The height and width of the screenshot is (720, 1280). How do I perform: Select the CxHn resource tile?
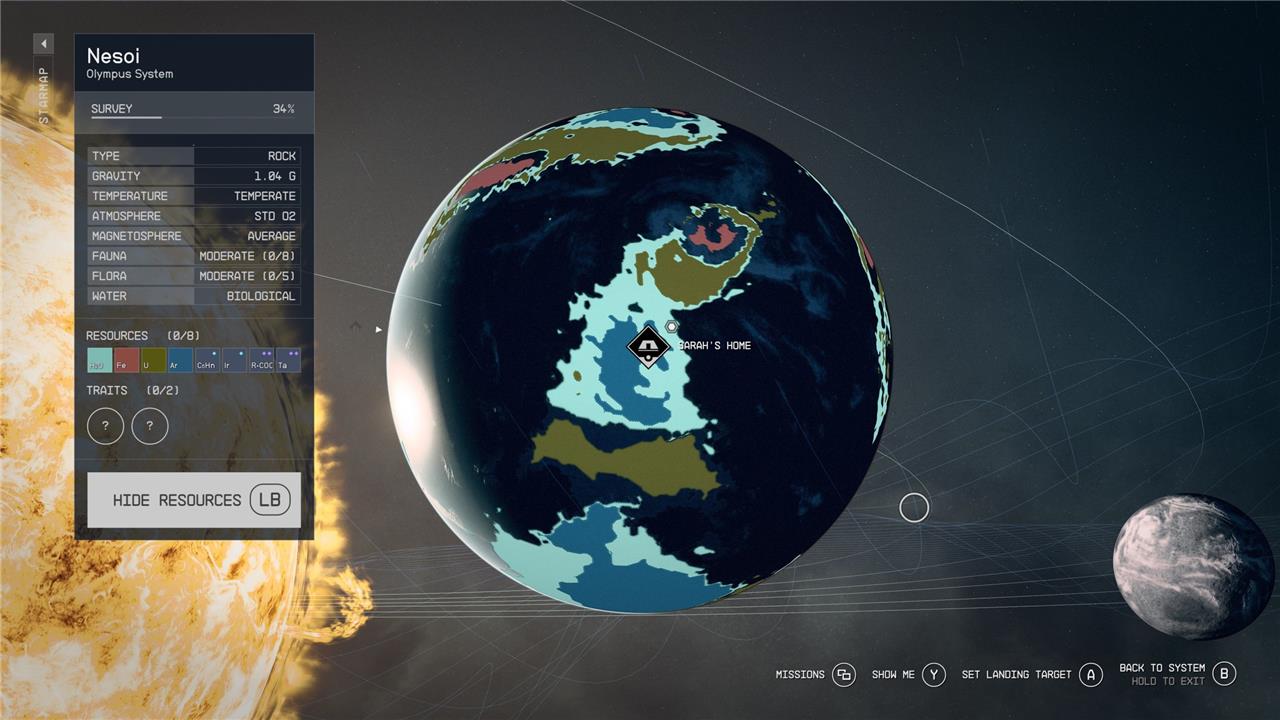click(x=207, y=360)
